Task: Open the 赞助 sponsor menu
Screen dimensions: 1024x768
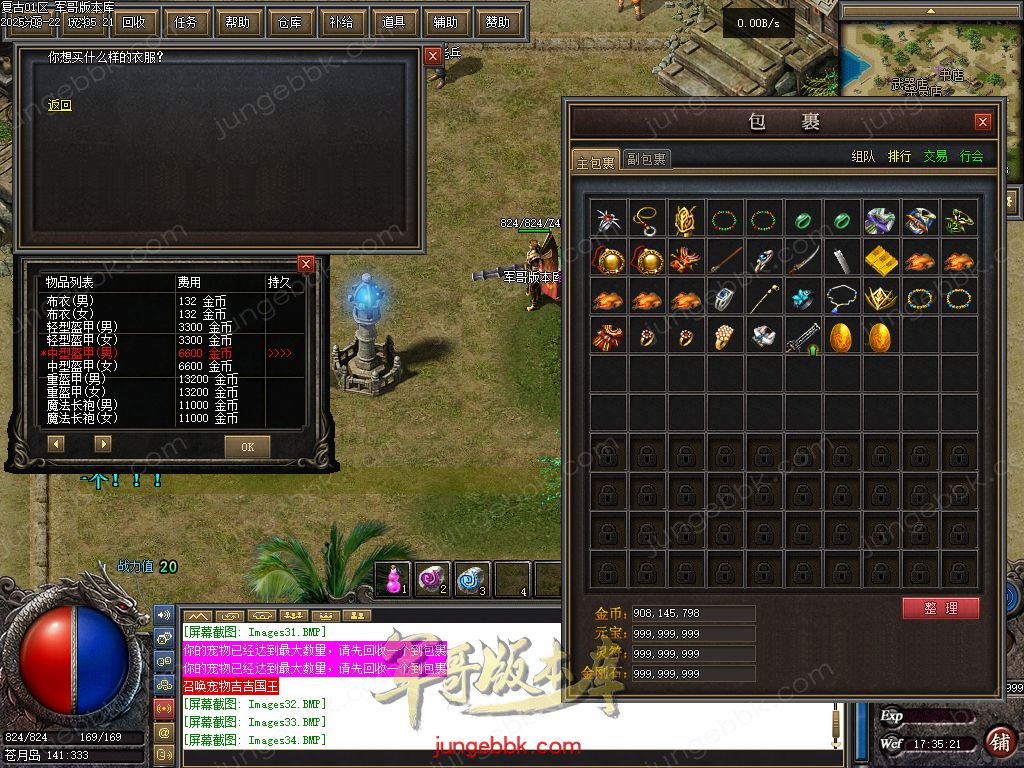Action: tap(497, 22)
